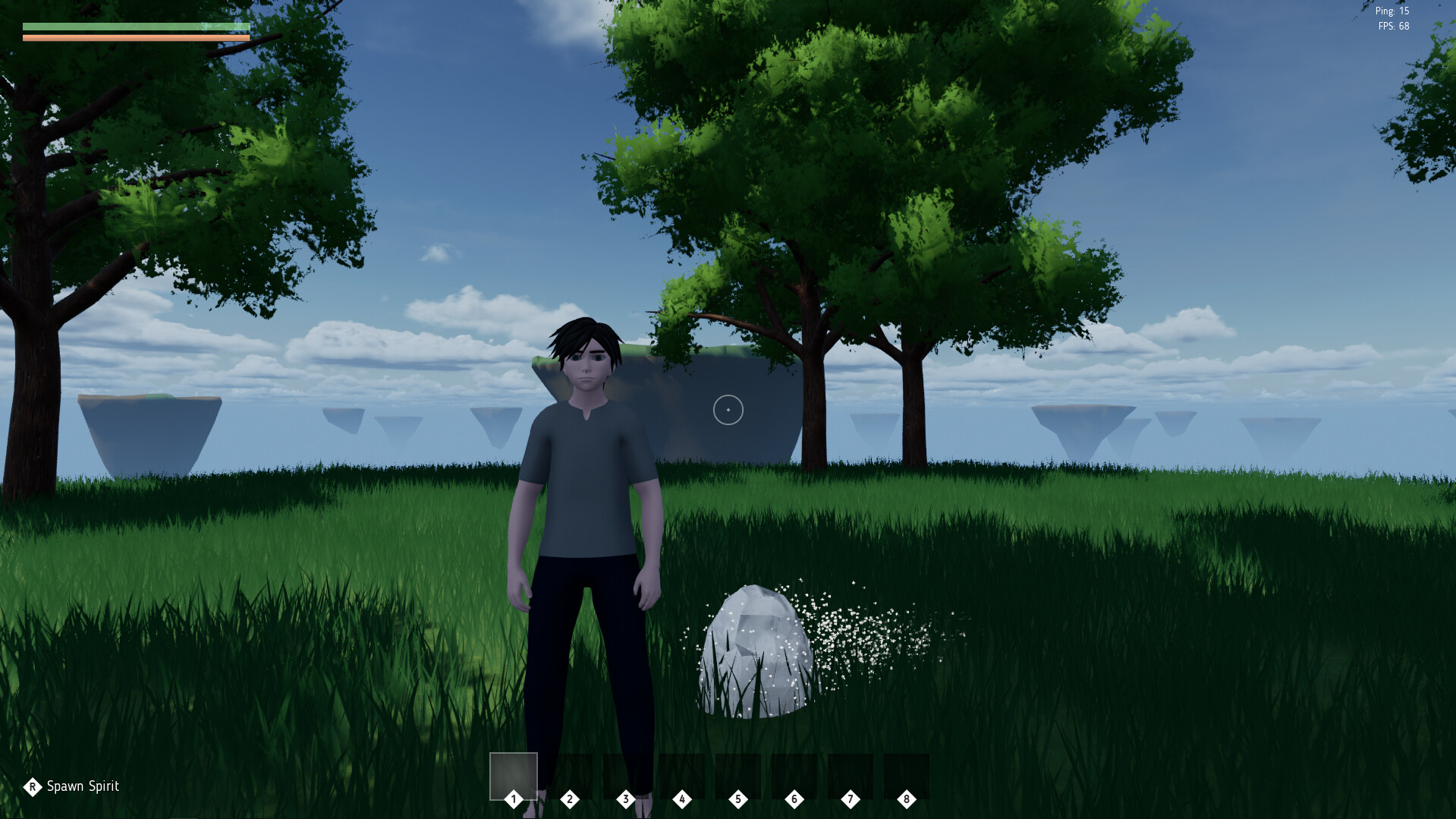Screen dimensions: 1456x819
Task: Select hotbar slot 3
Action: pos(626,775)
